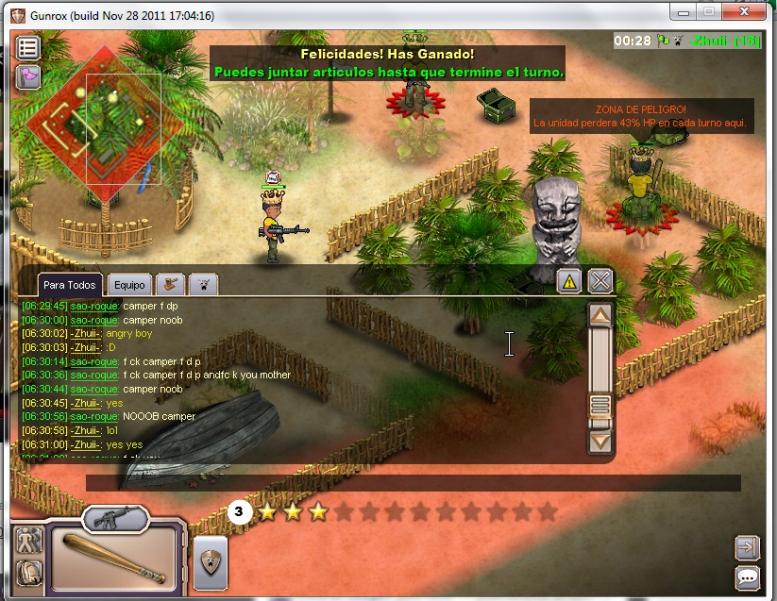Image resolution: width=777 pixels, height=601 pixels.
Task: Toggle the chat speech bubble button
Action: point(746,577)
